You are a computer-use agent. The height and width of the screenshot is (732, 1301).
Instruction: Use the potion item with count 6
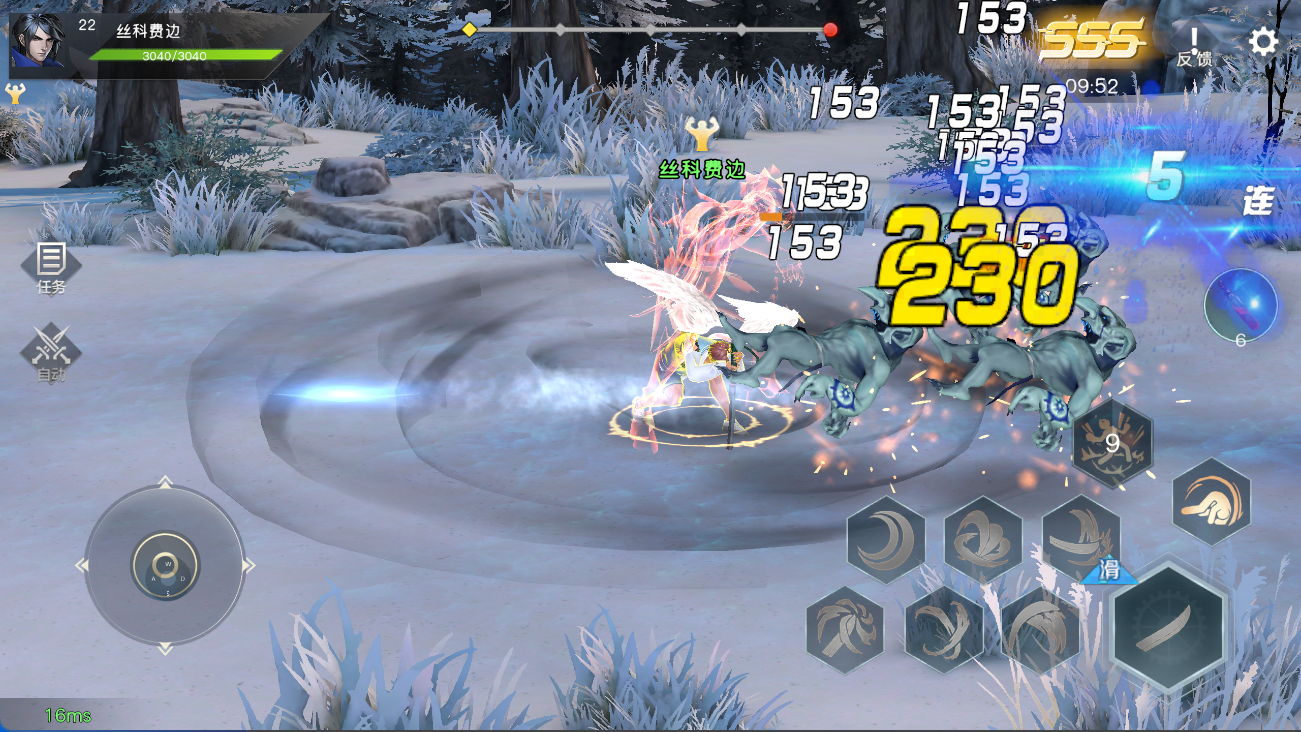click(1240, 307)
